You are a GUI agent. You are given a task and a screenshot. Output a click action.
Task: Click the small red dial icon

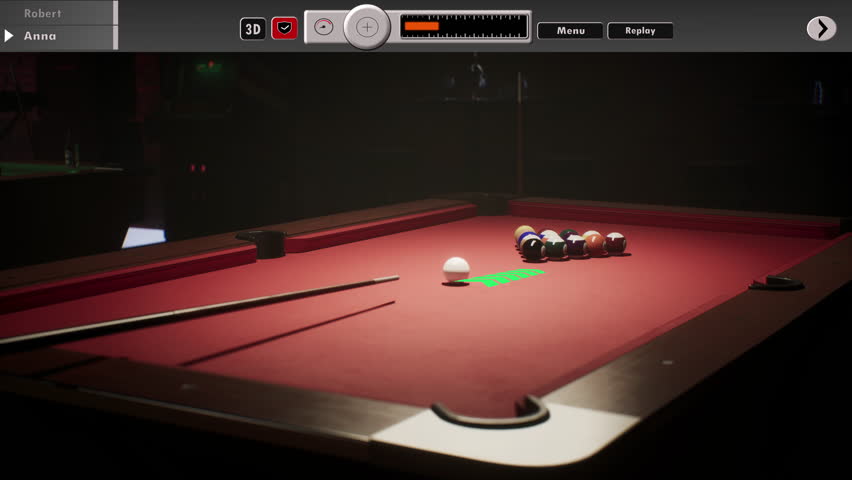(x=323, y=27)
